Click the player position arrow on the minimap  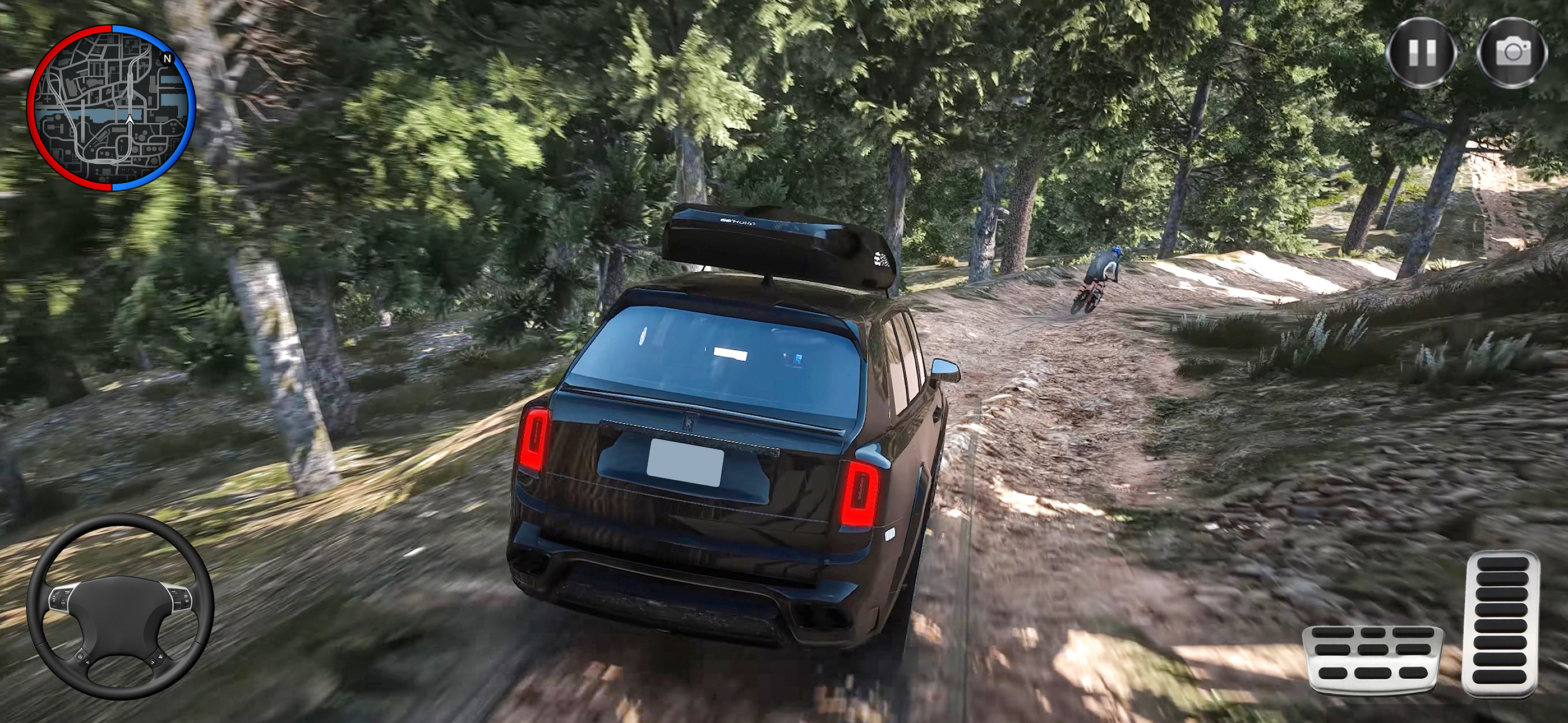pyautogui.click(x=130, y=120)
